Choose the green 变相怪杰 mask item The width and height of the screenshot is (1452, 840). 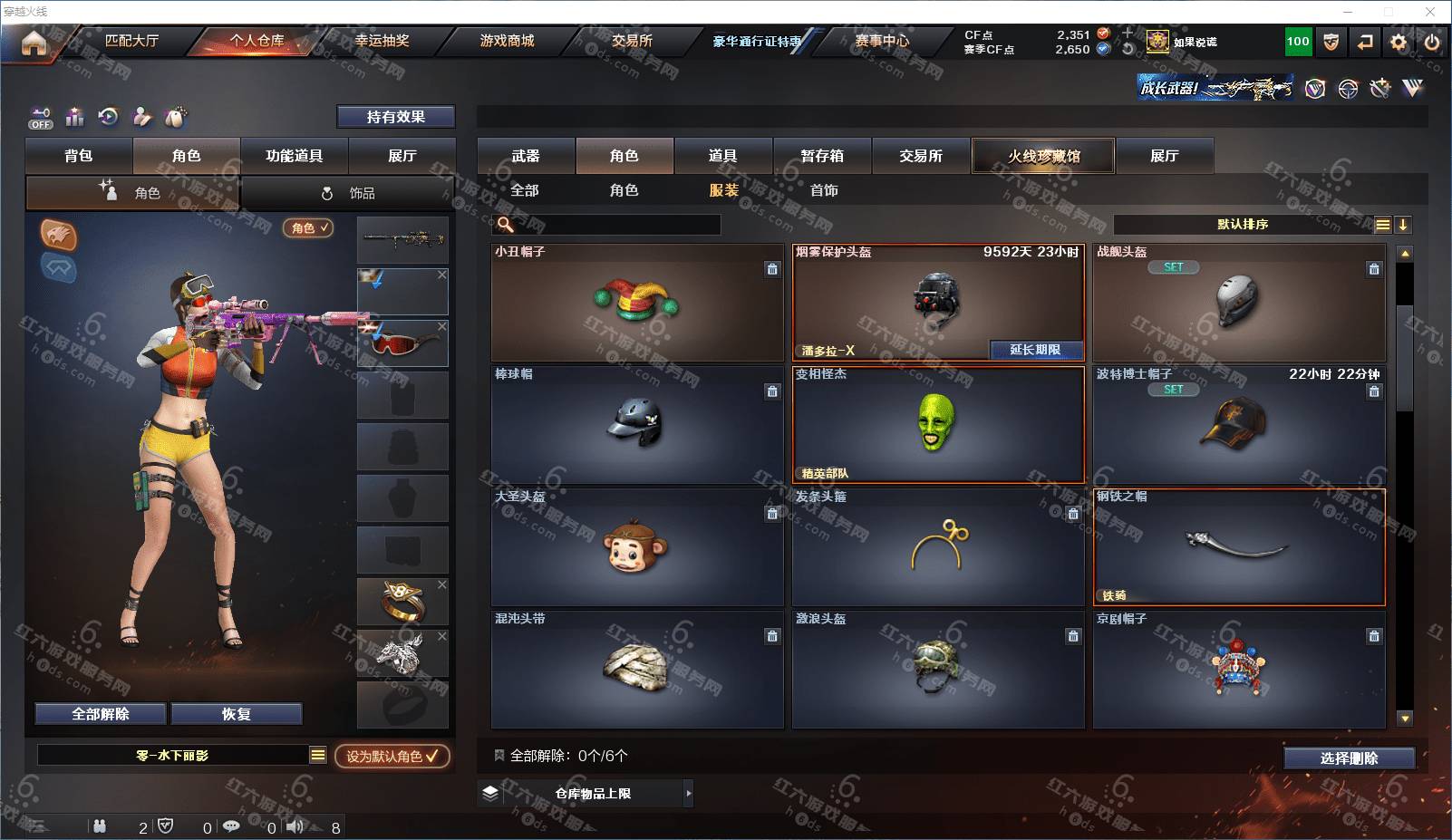click(x=937, y=424)
